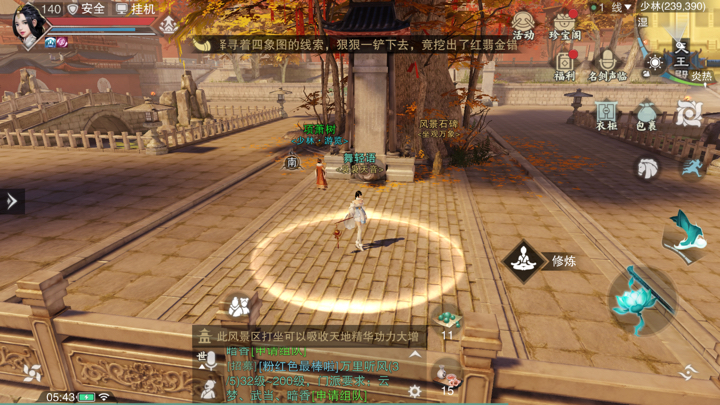Open the 珍宝阁 treasure shop
The image size is (720, 405).
565,24
